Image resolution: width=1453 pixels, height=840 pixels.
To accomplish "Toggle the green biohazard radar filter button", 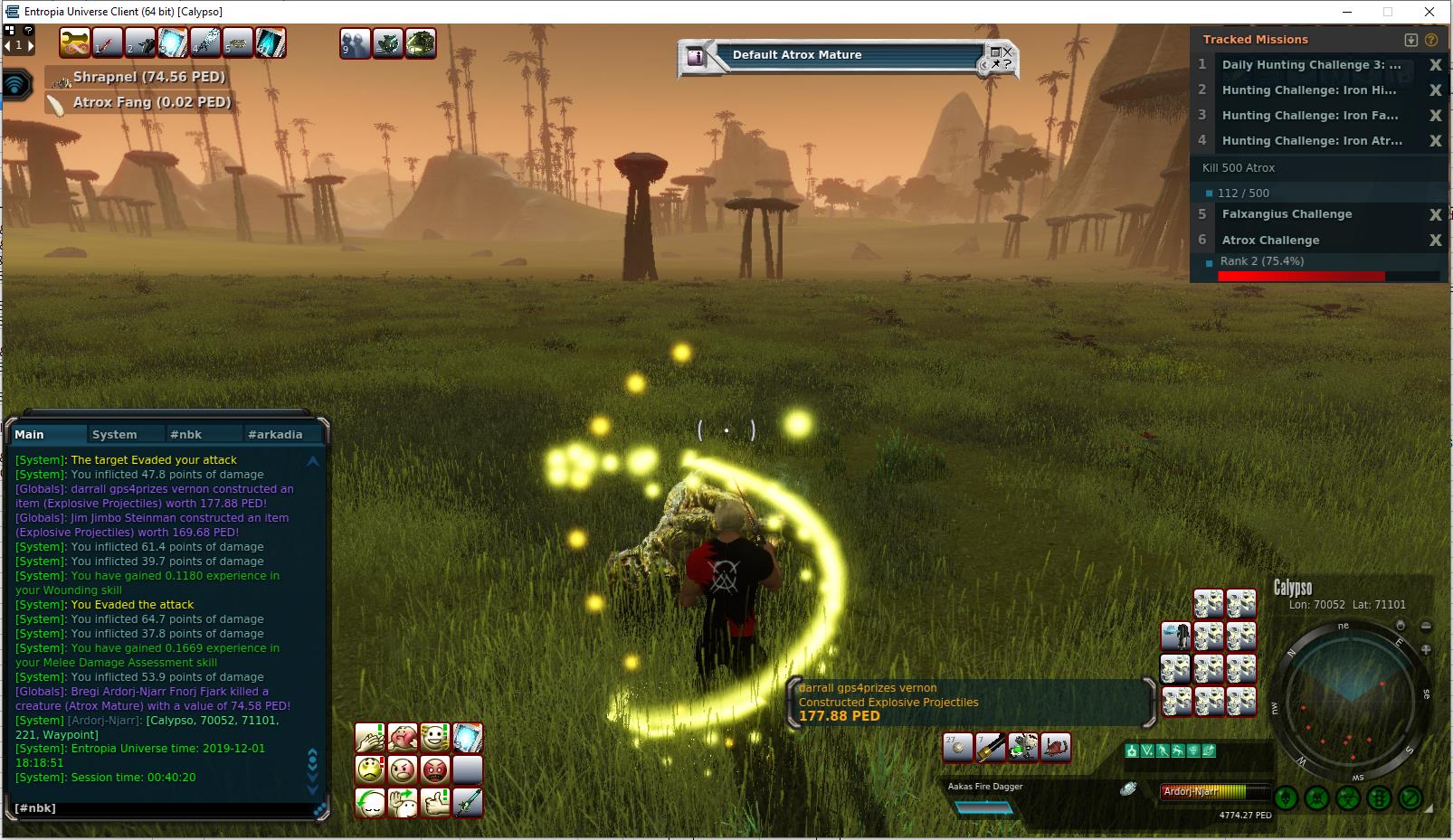I will point(1348,798).
